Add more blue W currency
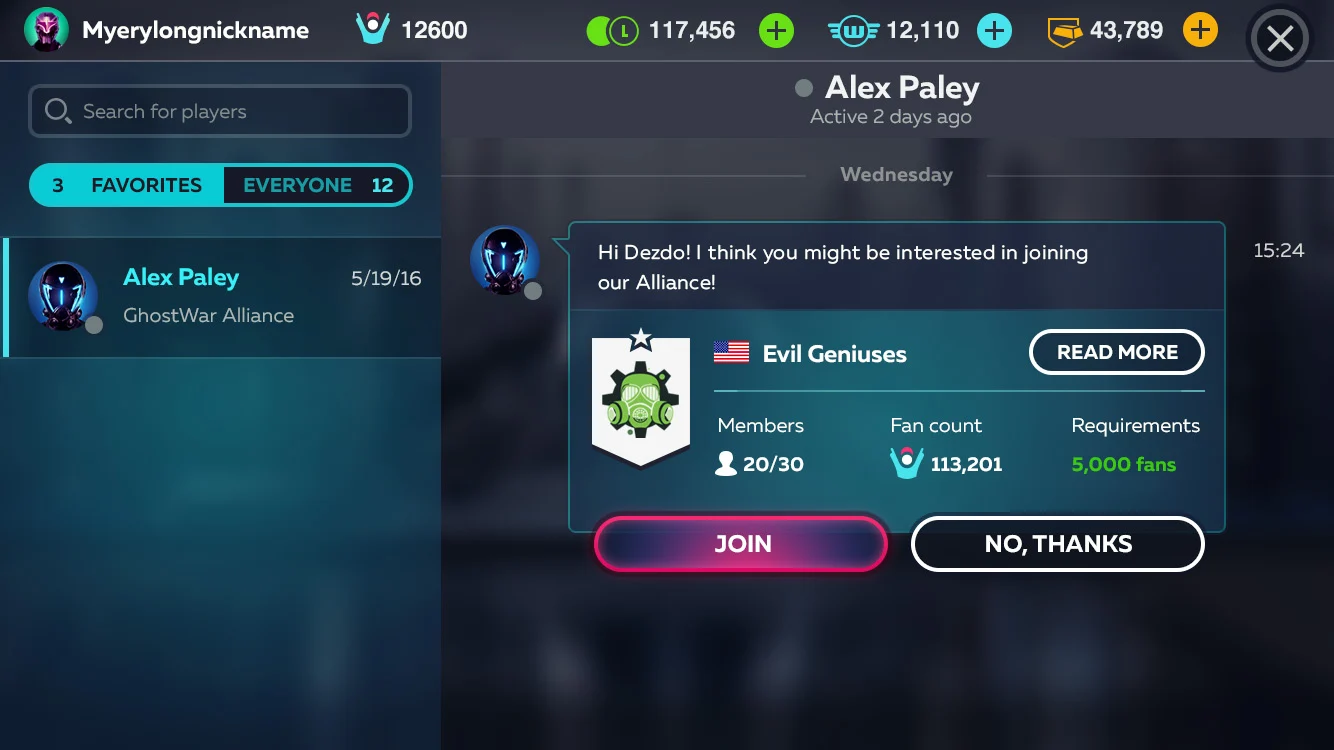Viewport: 1334px width, 750px height. pos(993,31)
